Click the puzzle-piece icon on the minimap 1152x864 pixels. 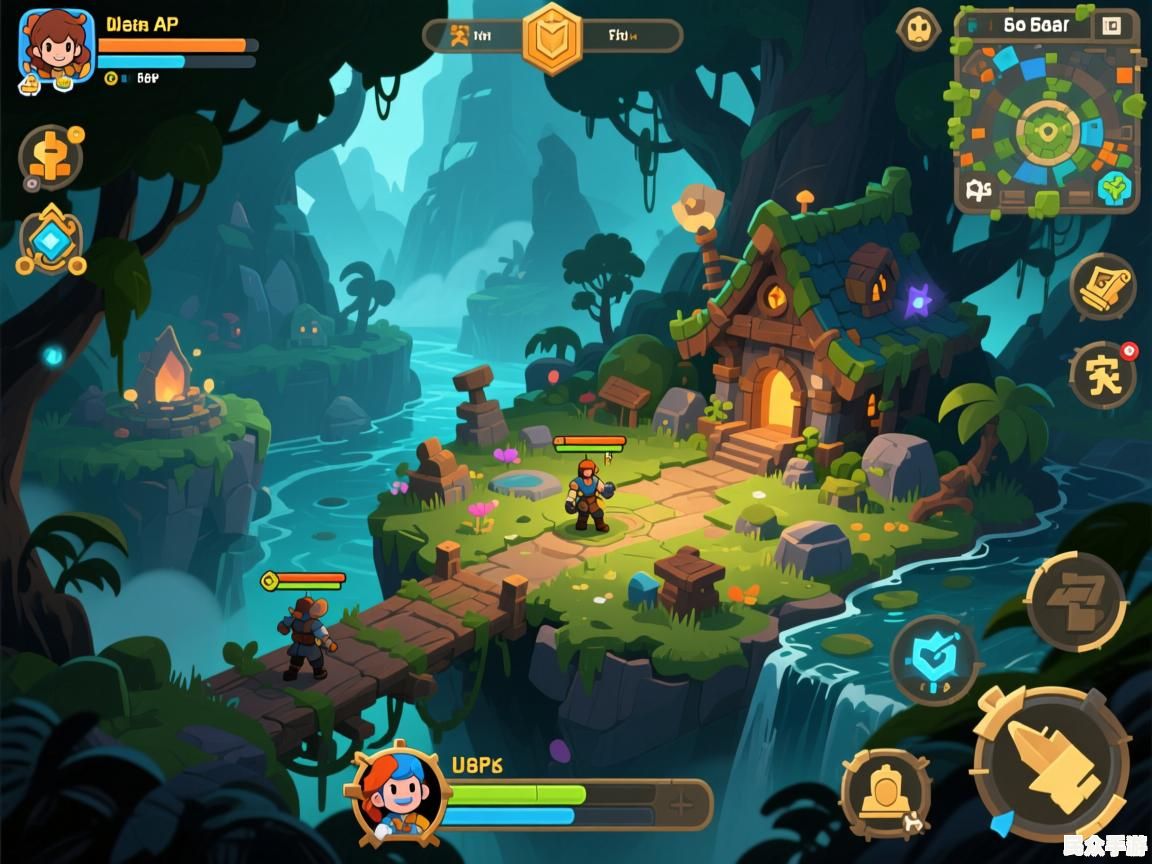[979, 189]
